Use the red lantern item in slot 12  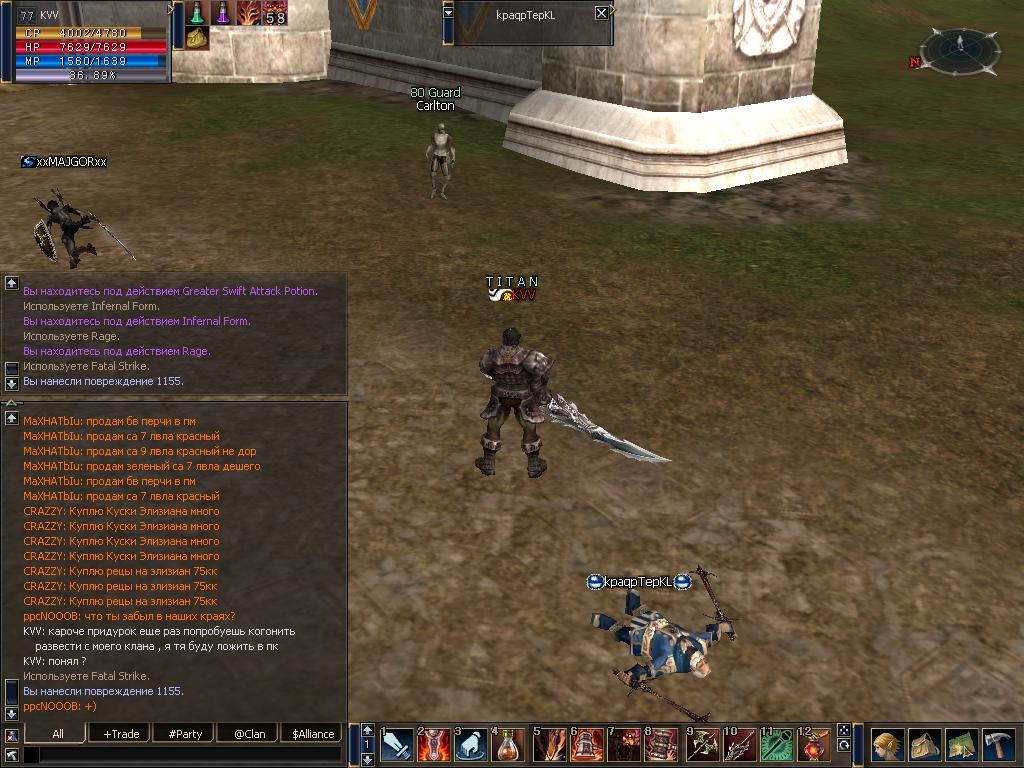pyautogui.click(x=815, y=745)
